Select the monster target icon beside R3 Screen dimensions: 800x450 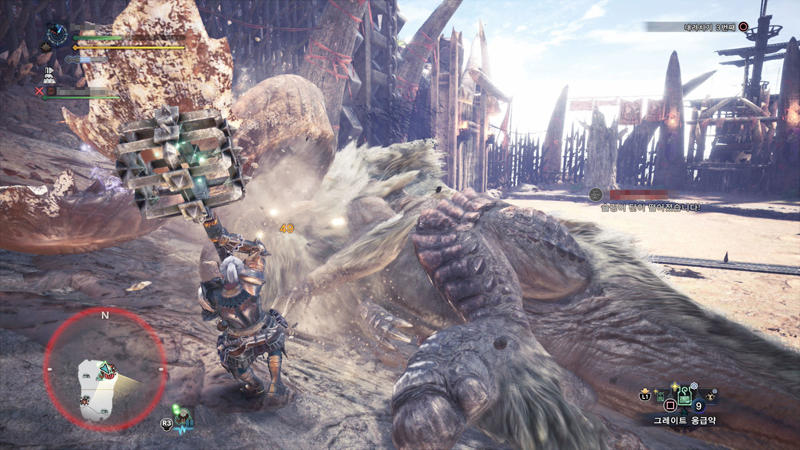point(184,417)
